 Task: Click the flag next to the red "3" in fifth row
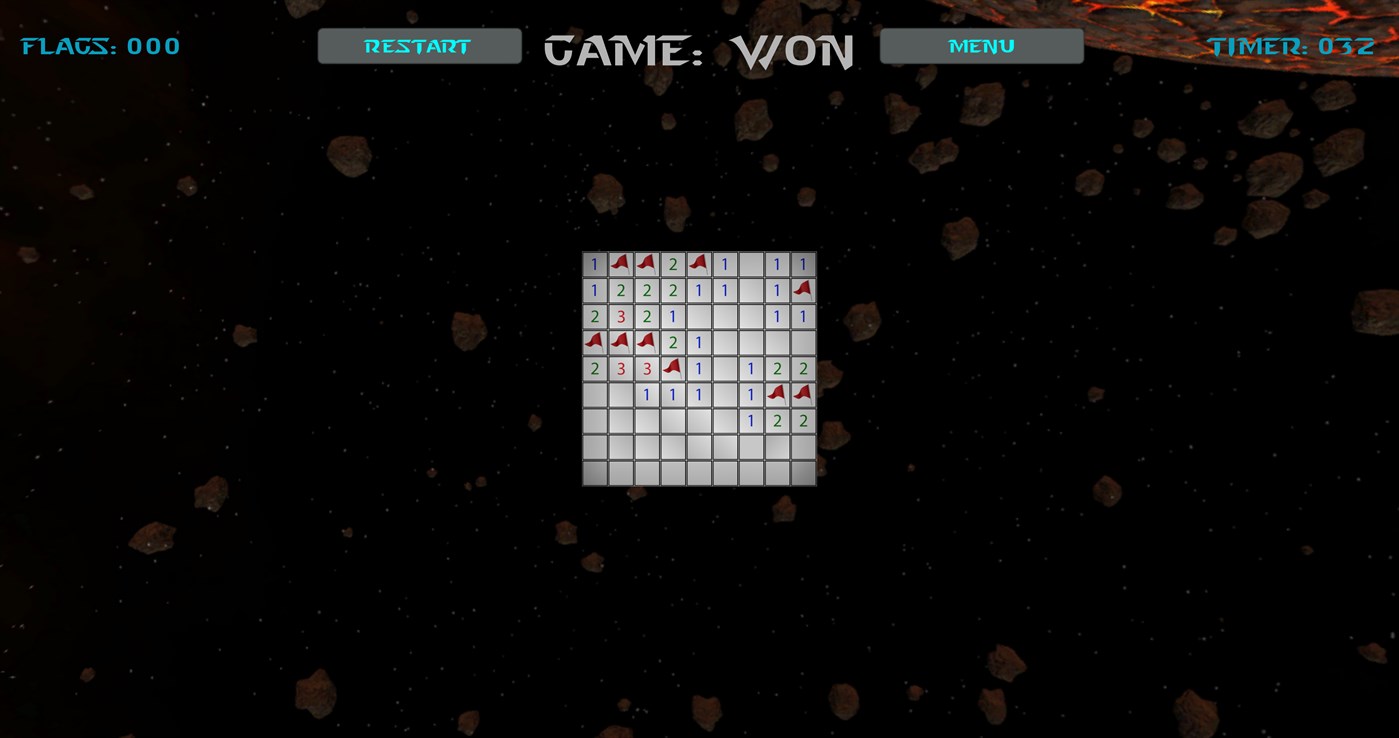click(x=672, y=367)
